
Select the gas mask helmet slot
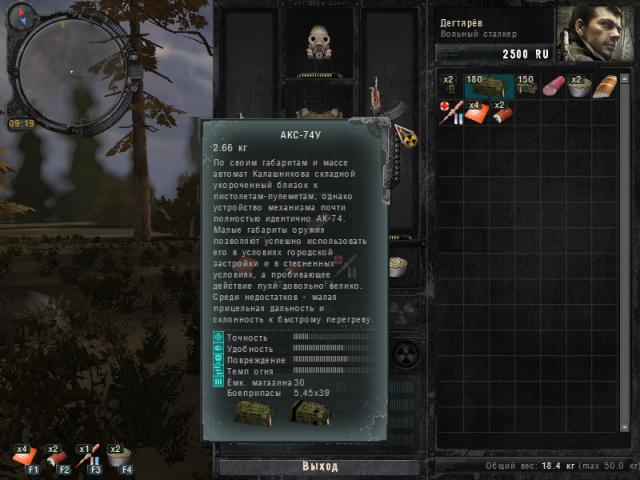pyautogui.click(x=320, y=42)
